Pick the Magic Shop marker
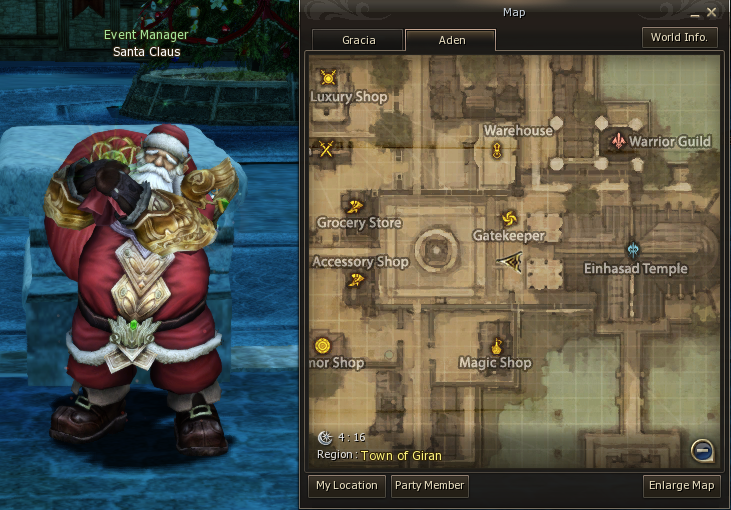731x510 pixels. 494,345
